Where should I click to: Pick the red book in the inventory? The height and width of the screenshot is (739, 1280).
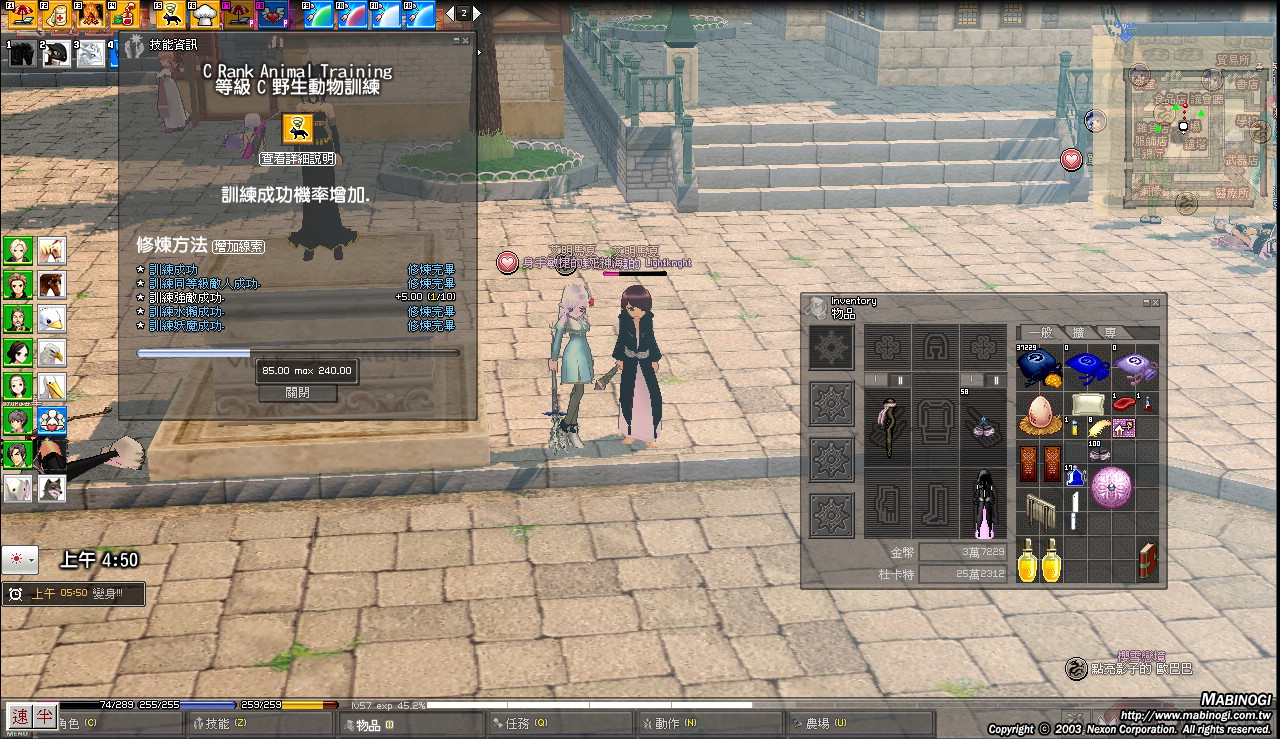pos(1147,561)
